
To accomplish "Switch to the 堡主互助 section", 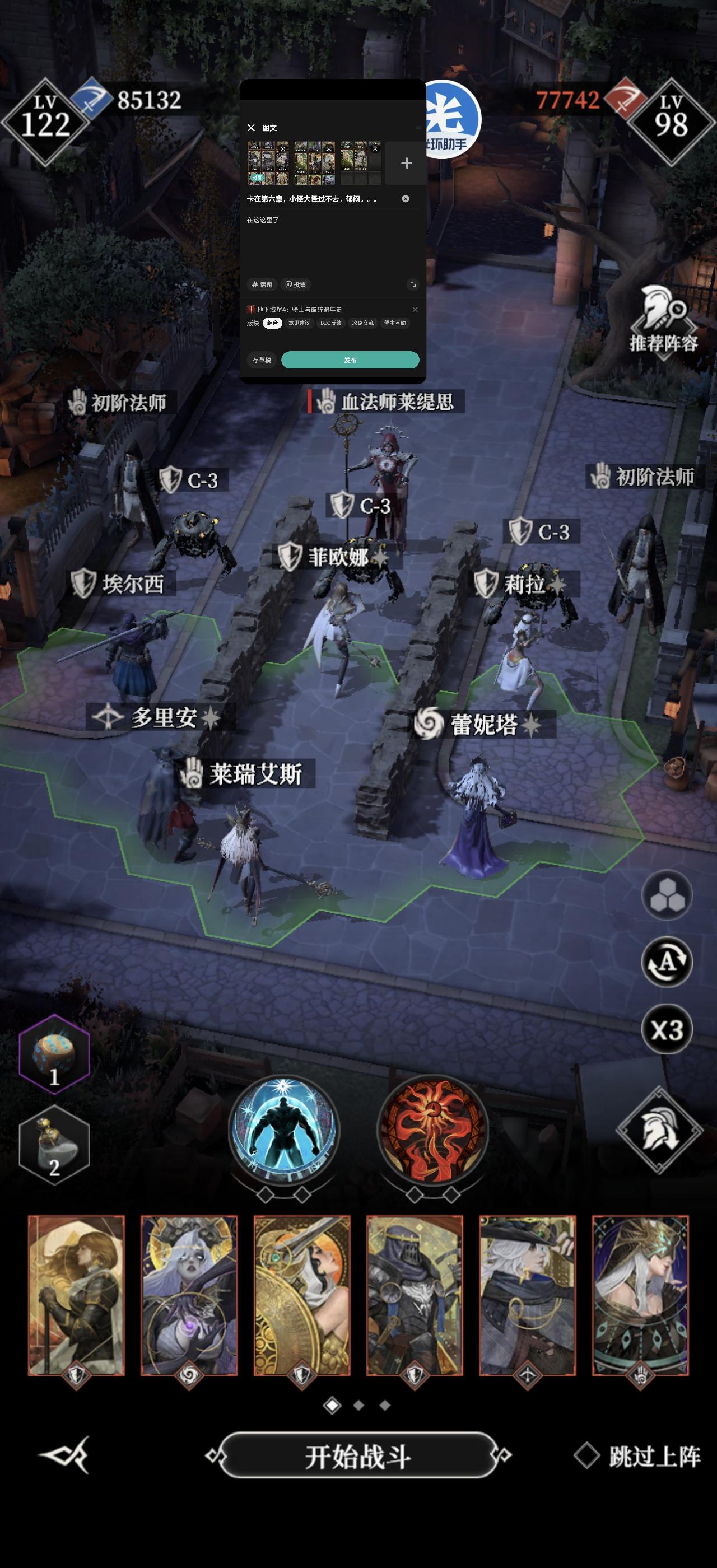I will 395,323.
